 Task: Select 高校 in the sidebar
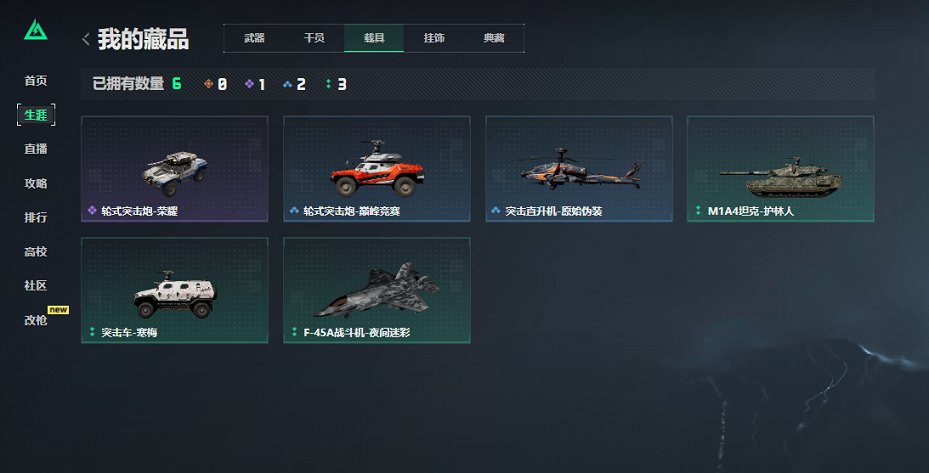(36, 251)
